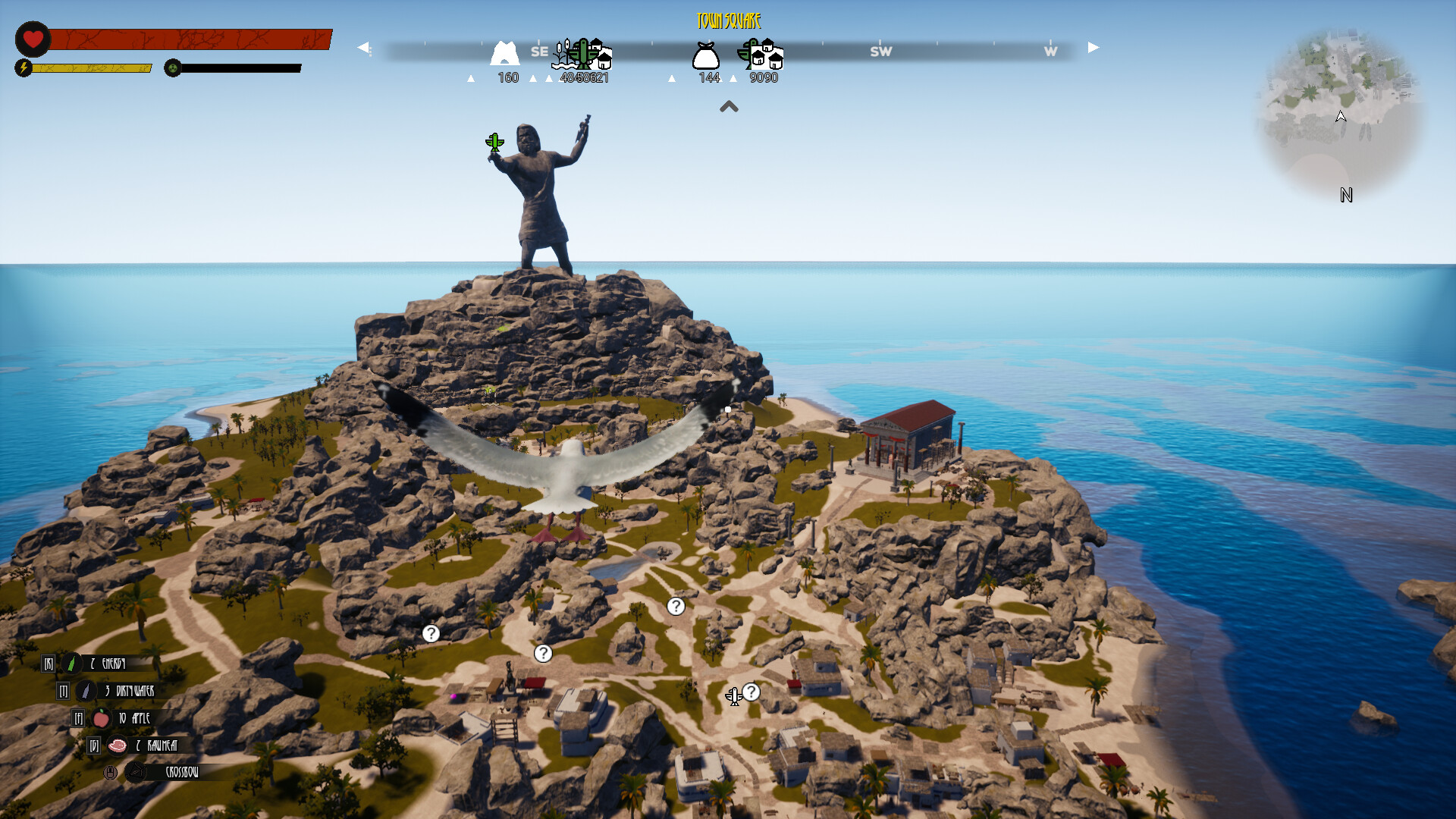Click the Town Square location title

tap(728, 20)
